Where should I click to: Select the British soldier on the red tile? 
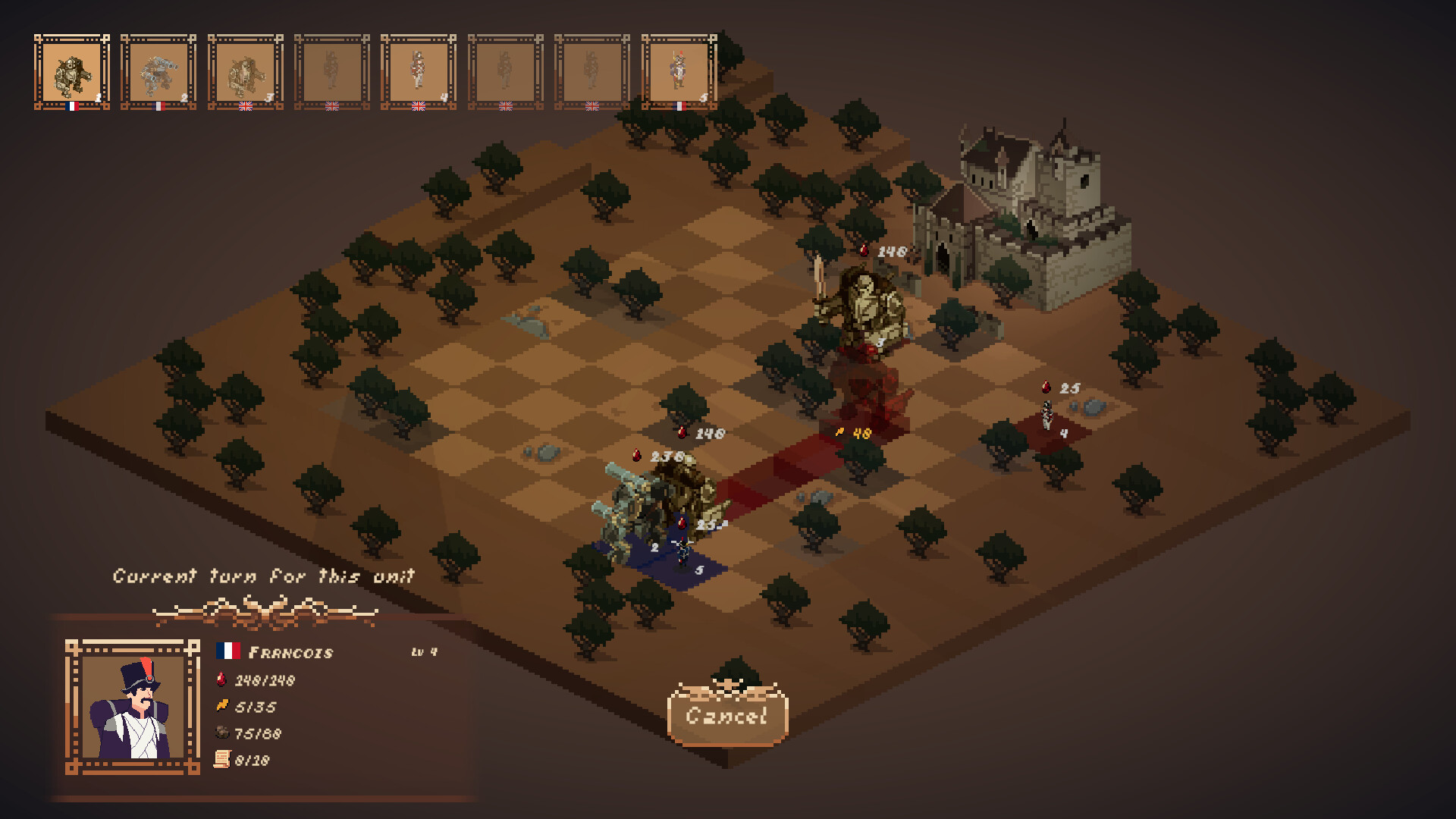1049,413
